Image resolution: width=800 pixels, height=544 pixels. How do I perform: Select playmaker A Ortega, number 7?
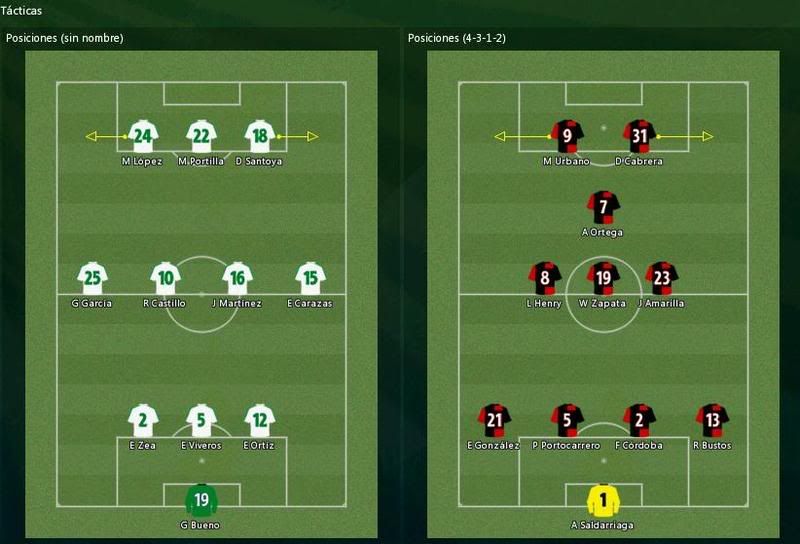603,207
